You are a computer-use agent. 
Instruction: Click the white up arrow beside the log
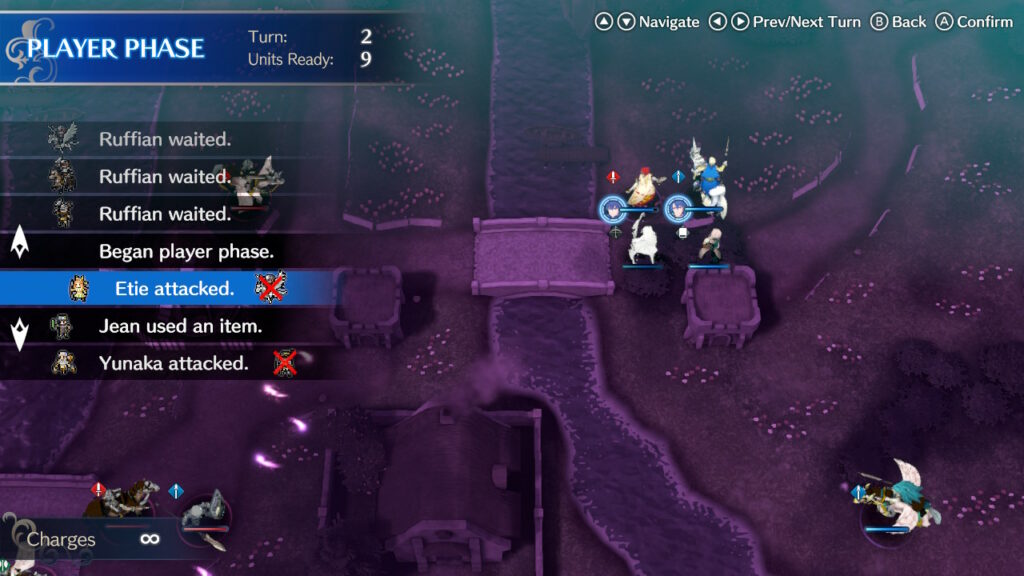(x=19, y=243)
